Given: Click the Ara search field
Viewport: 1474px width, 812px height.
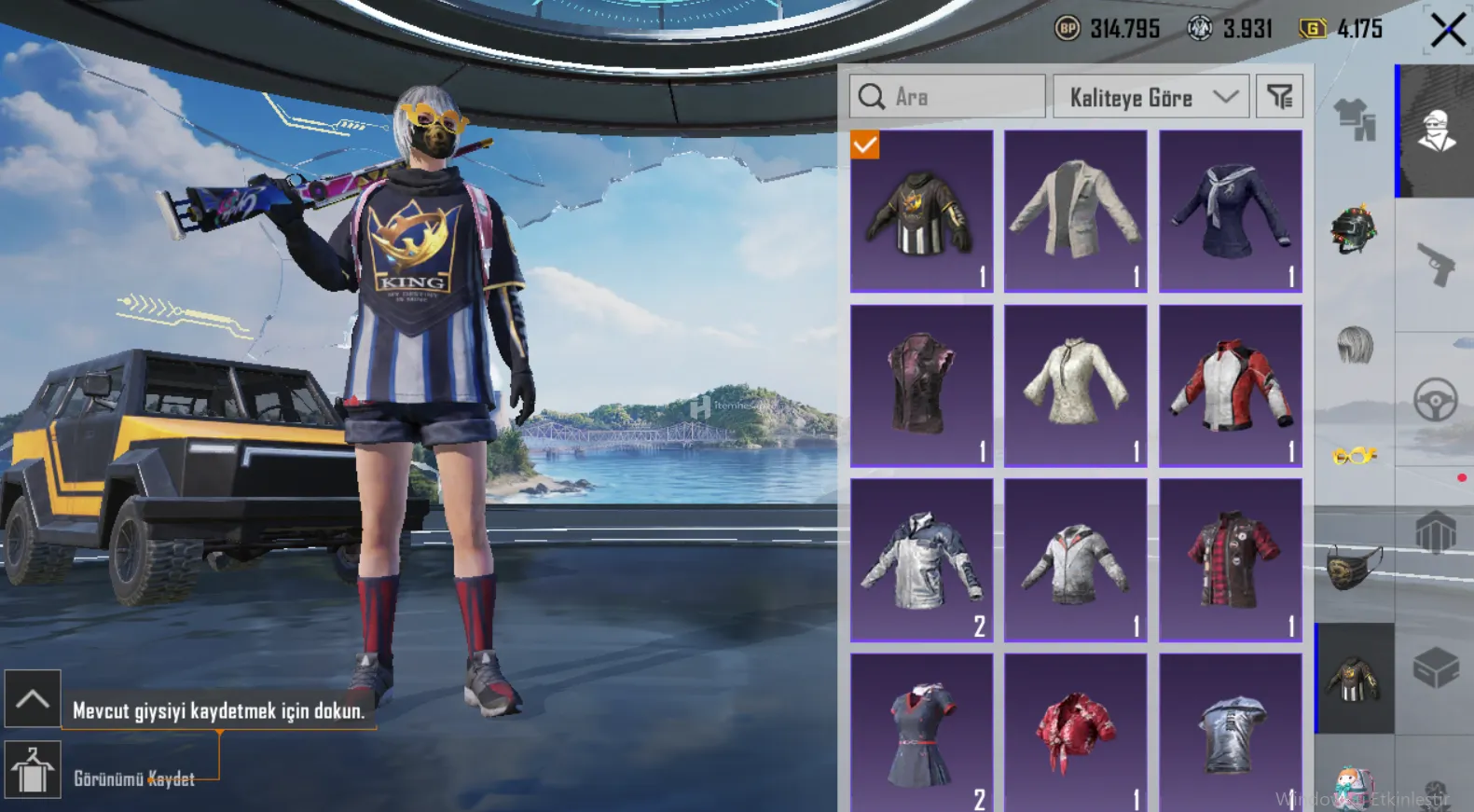Looking at the screenshot, I should [x=947, y=97].
